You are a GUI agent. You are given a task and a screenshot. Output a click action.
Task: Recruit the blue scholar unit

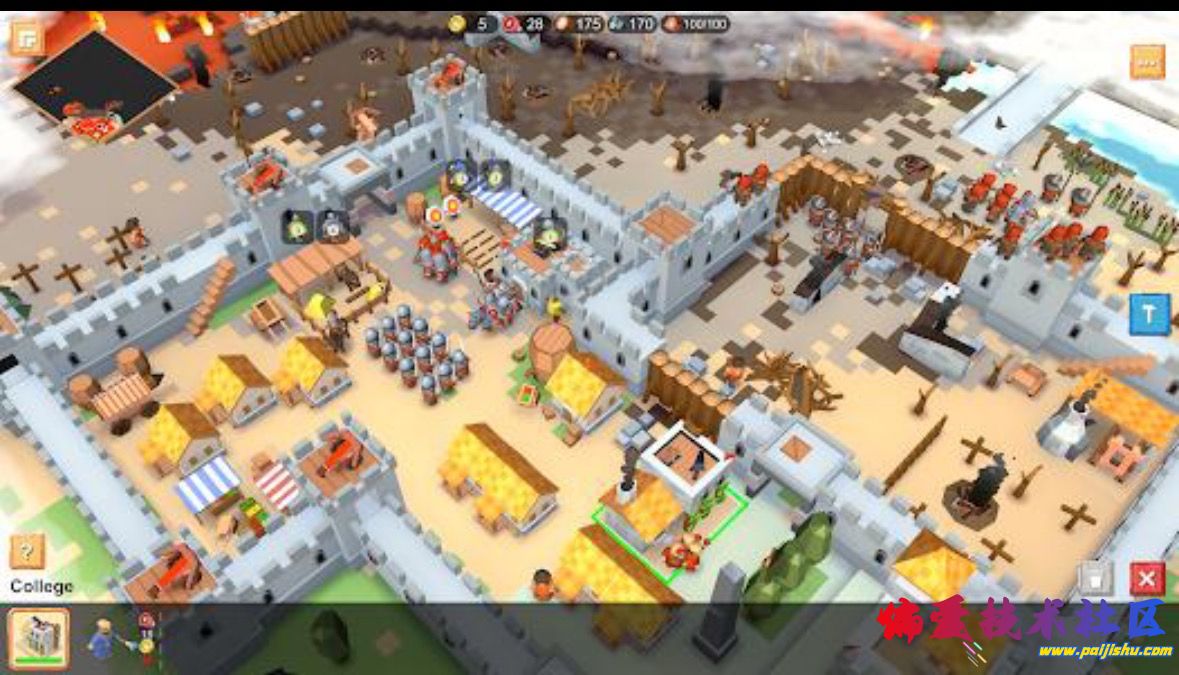pos(100,637)
